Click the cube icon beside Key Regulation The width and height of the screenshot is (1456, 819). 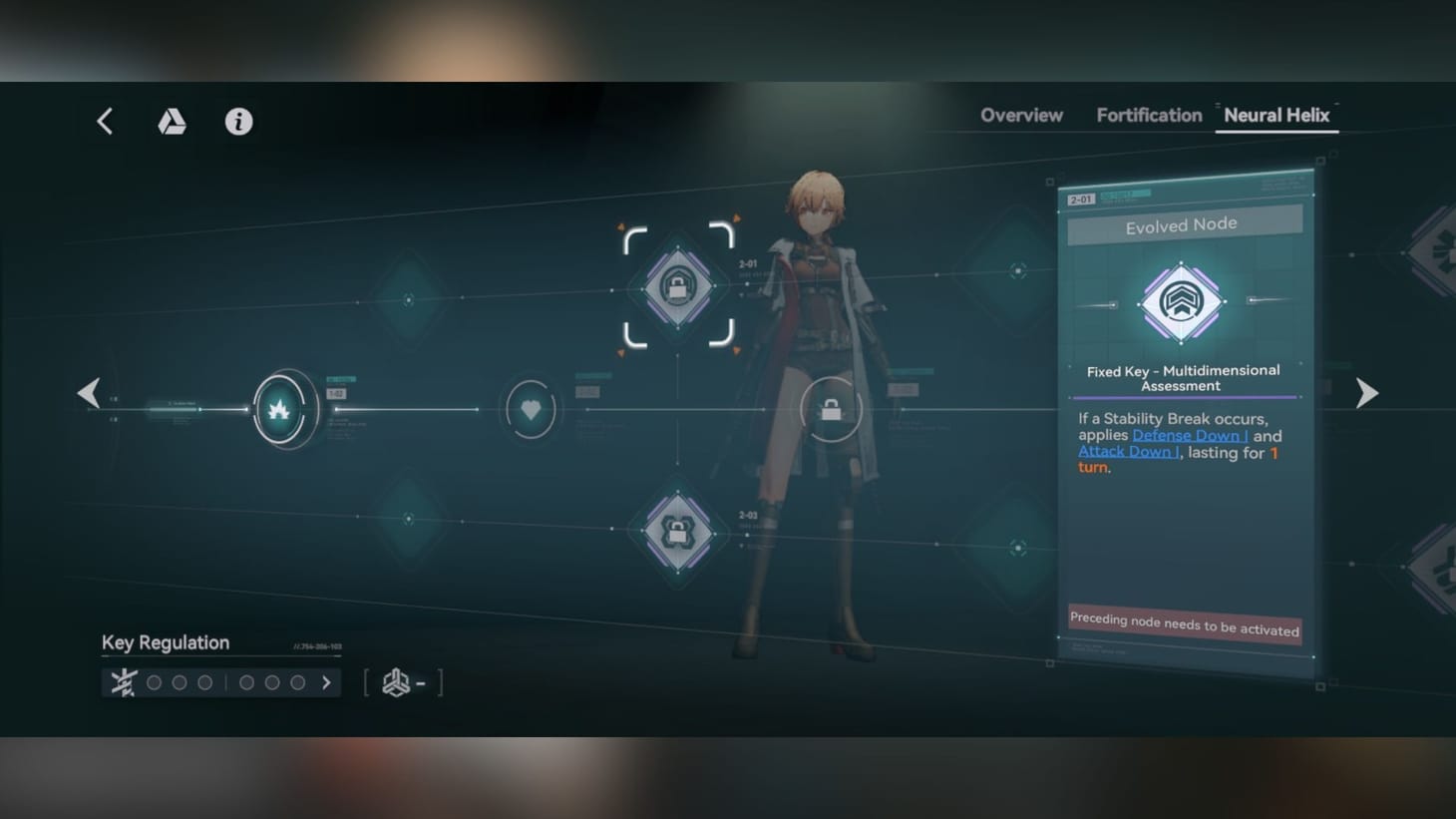[396, 682]
